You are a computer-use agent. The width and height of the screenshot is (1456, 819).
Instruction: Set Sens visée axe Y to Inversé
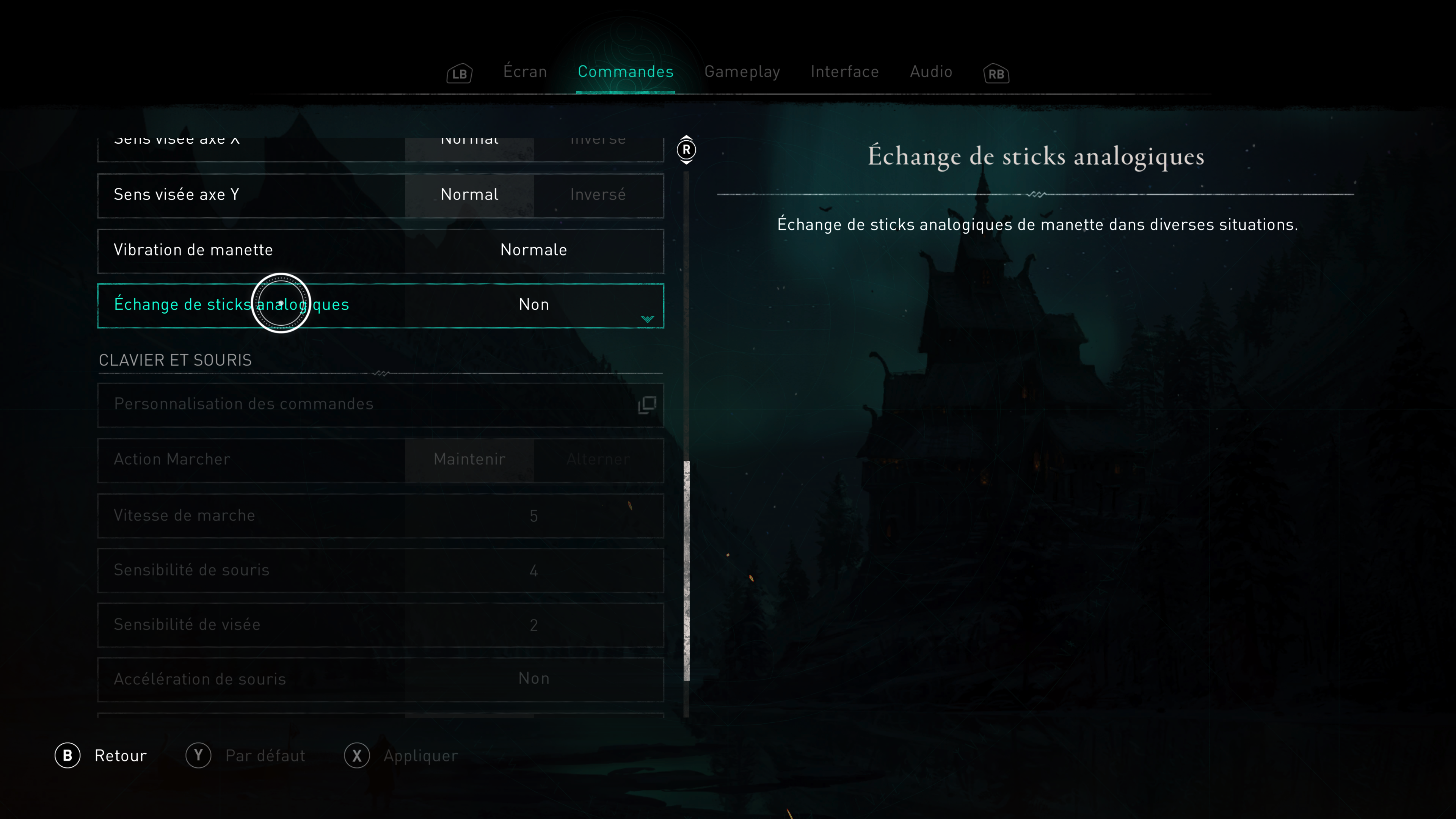598,195
